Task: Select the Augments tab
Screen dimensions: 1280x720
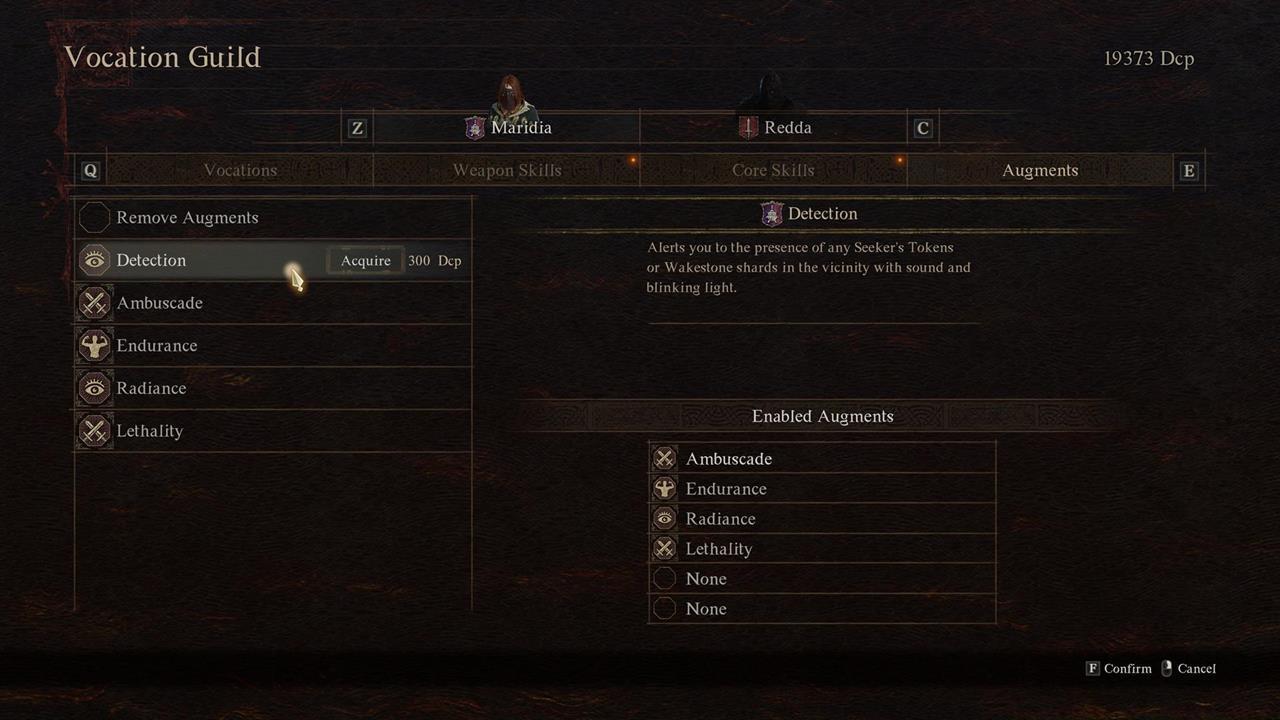Action: click(1040, 170)
